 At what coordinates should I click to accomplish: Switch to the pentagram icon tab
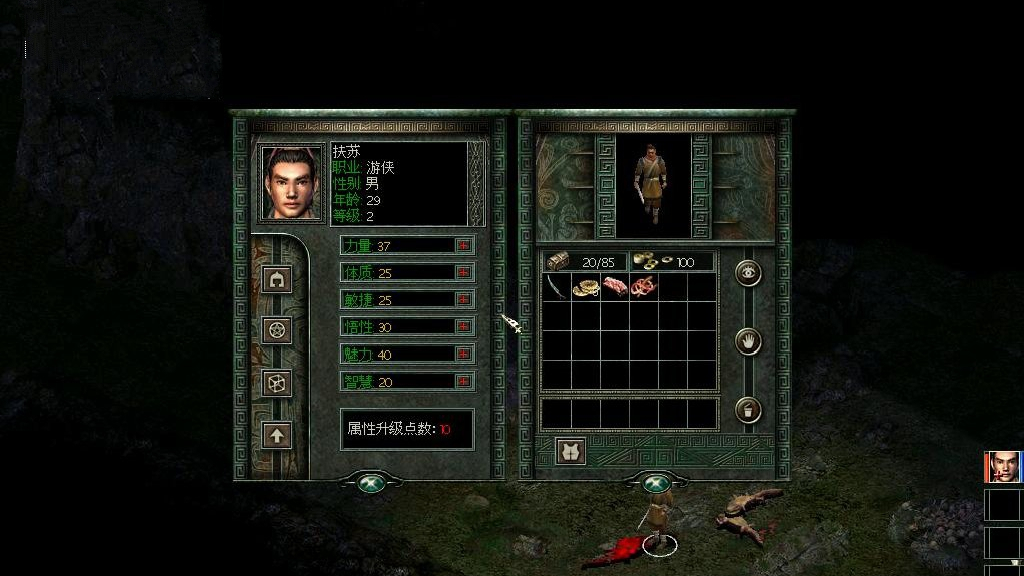point(277,329)
